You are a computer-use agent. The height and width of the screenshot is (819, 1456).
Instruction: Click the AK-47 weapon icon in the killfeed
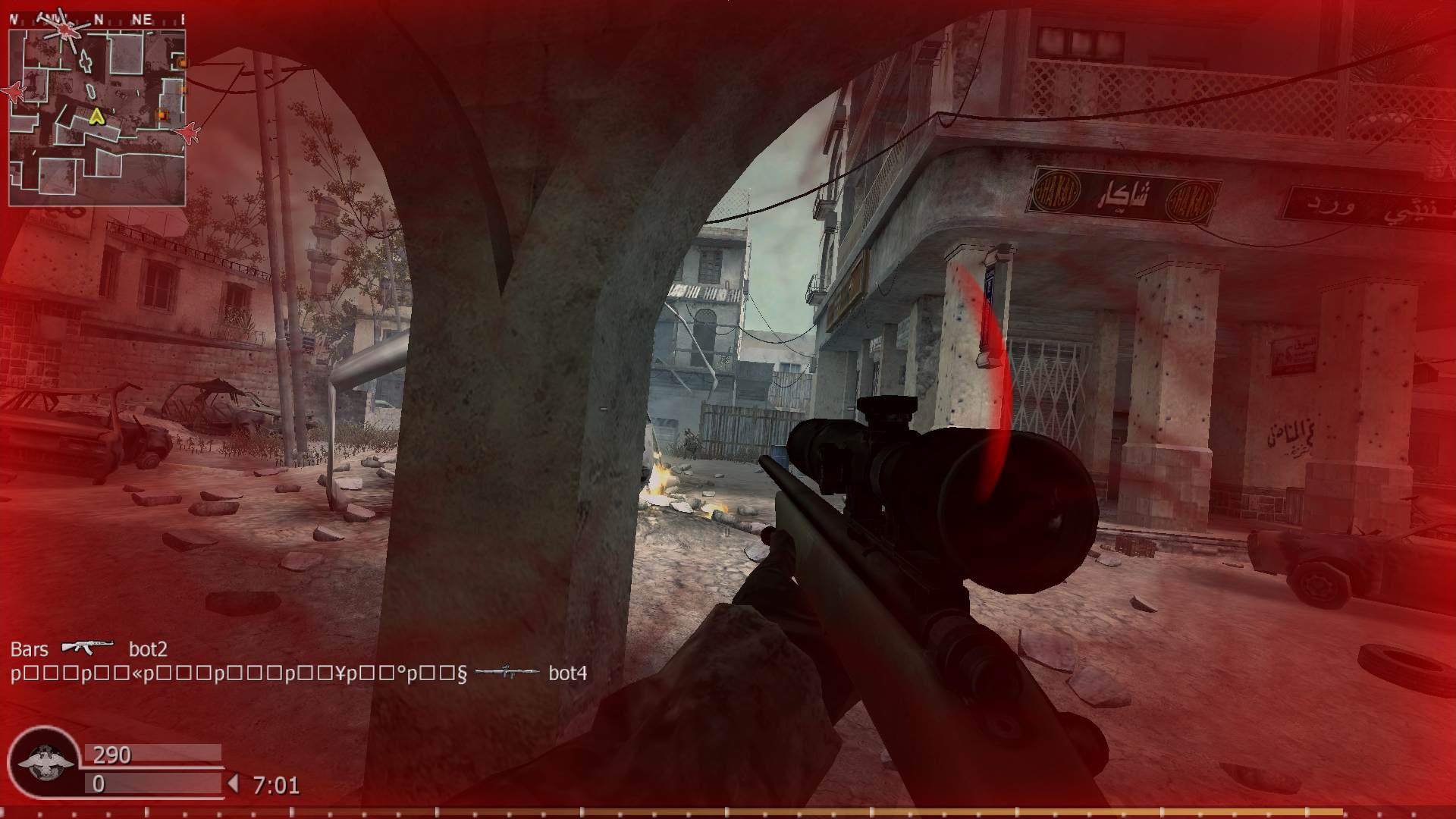(x=89, y=648)
